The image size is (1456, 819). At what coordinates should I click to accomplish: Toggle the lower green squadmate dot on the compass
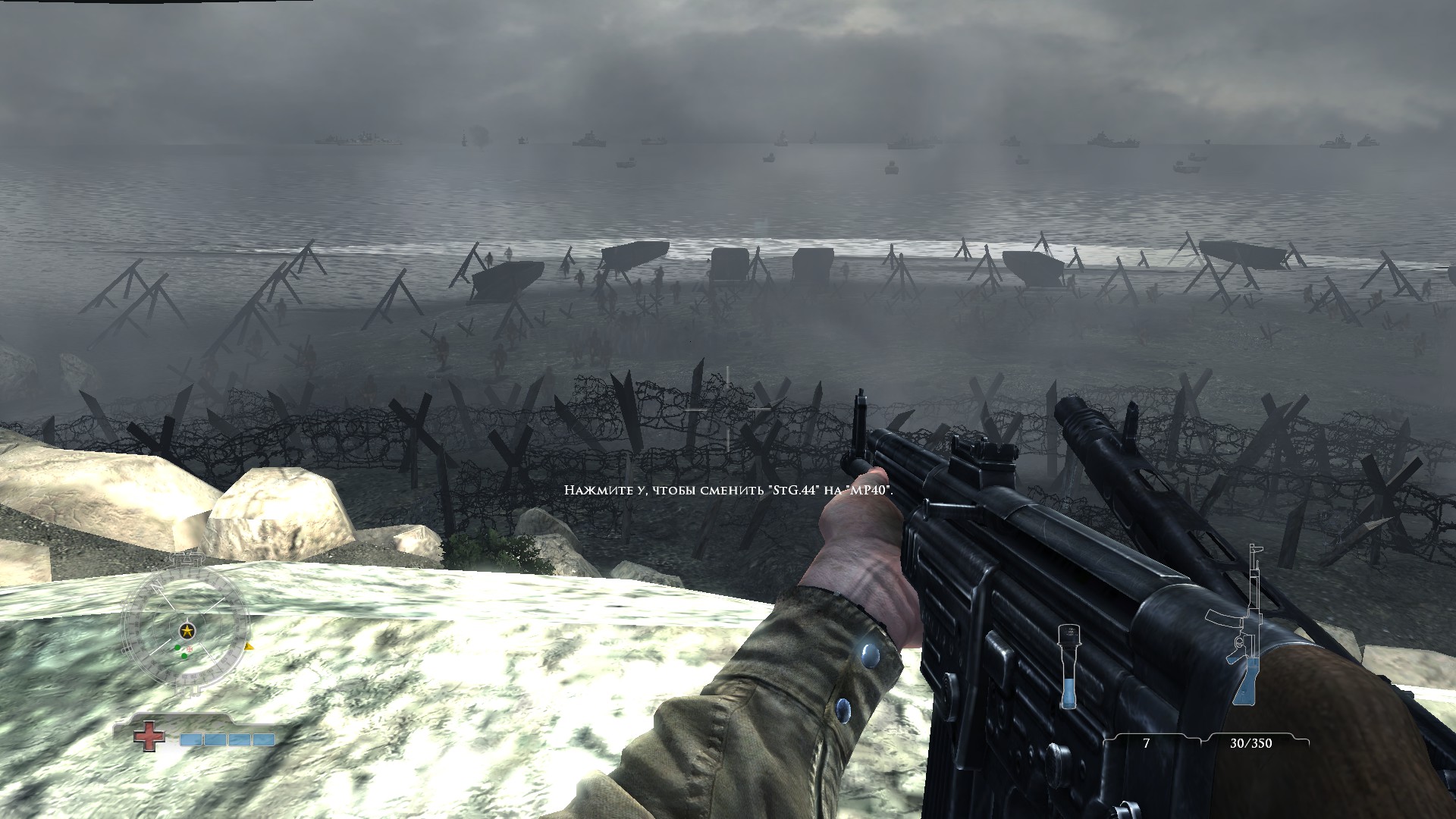point(184,655)
